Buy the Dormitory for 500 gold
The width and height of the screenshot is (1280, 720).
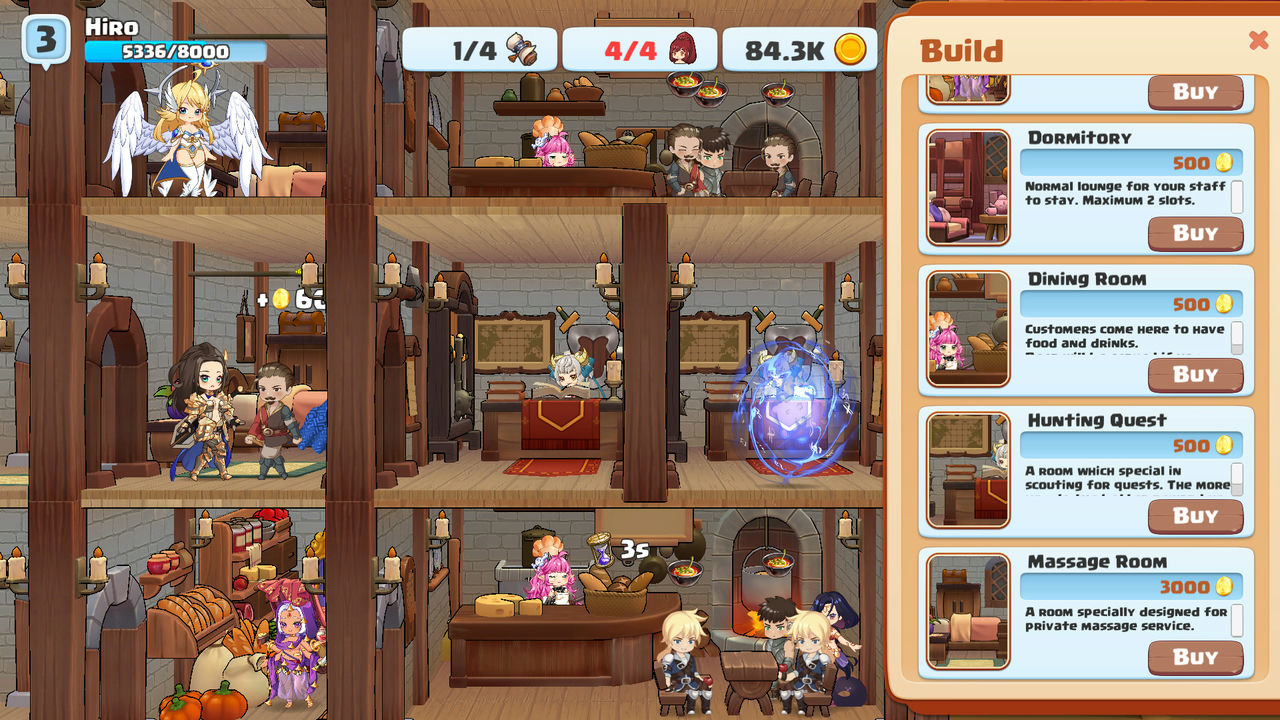[x=1195, y=233]
